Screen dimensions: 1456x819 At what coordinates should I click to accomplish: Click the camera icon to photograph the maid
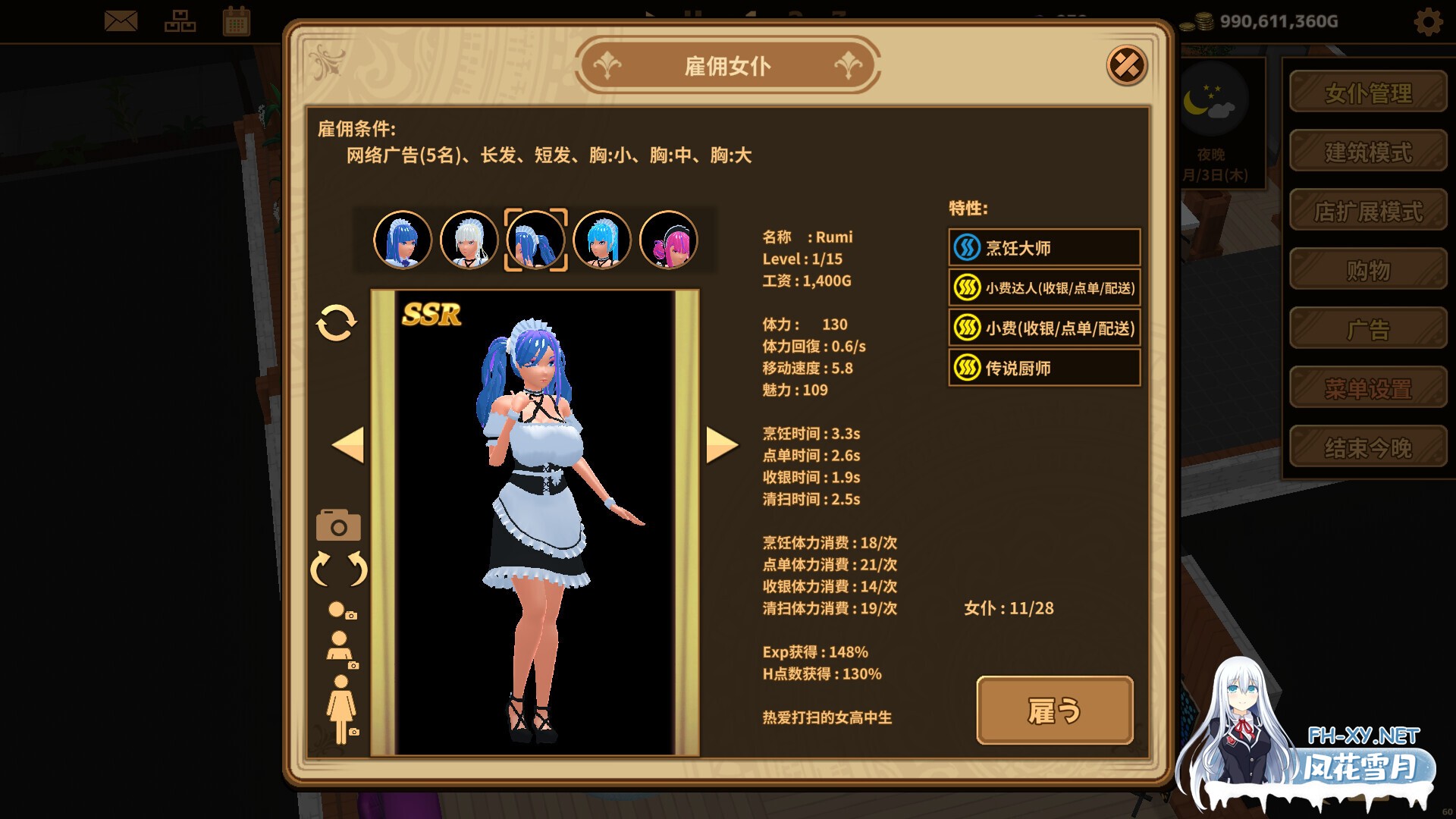pyautogui.click(x=337, y=526)
